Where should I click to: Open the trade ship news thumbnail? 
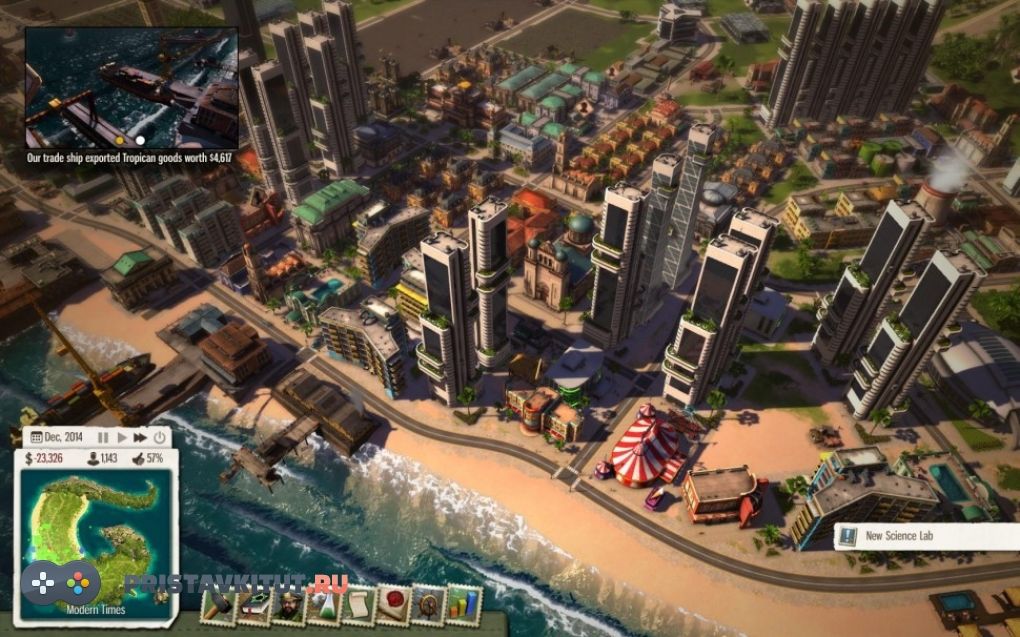coord(131,88)
